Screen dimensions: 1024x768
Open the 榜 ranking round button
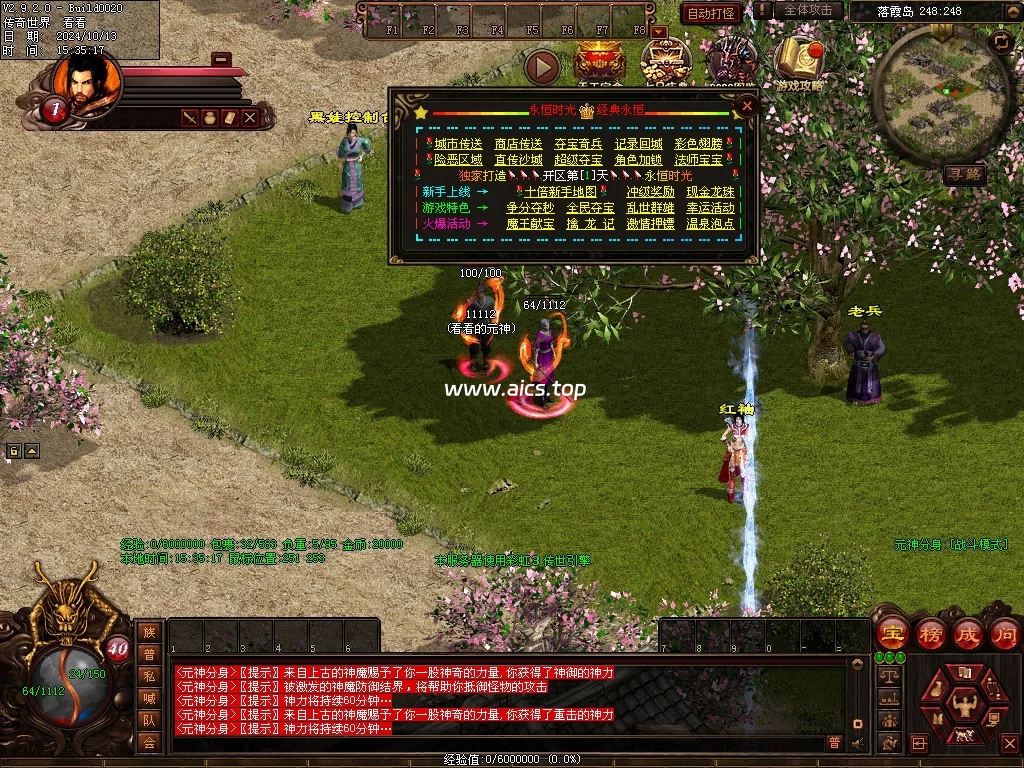930,634
